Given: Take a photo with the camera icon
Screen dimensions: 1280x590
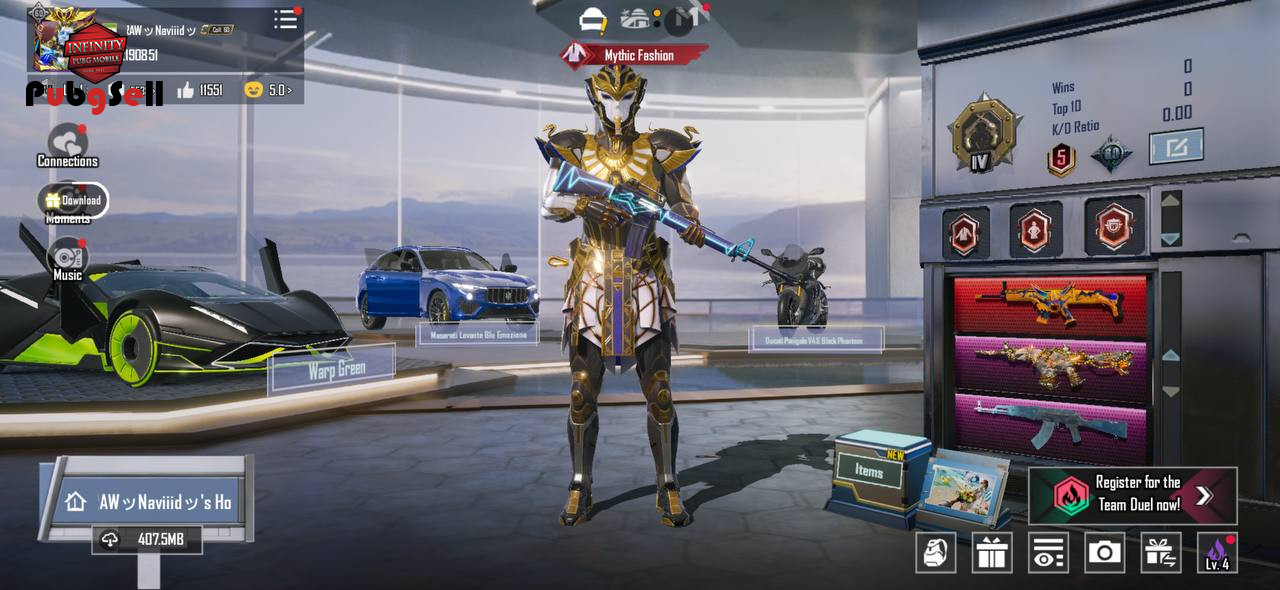Looking at the screenshot, I should (x=1105, y=552).
